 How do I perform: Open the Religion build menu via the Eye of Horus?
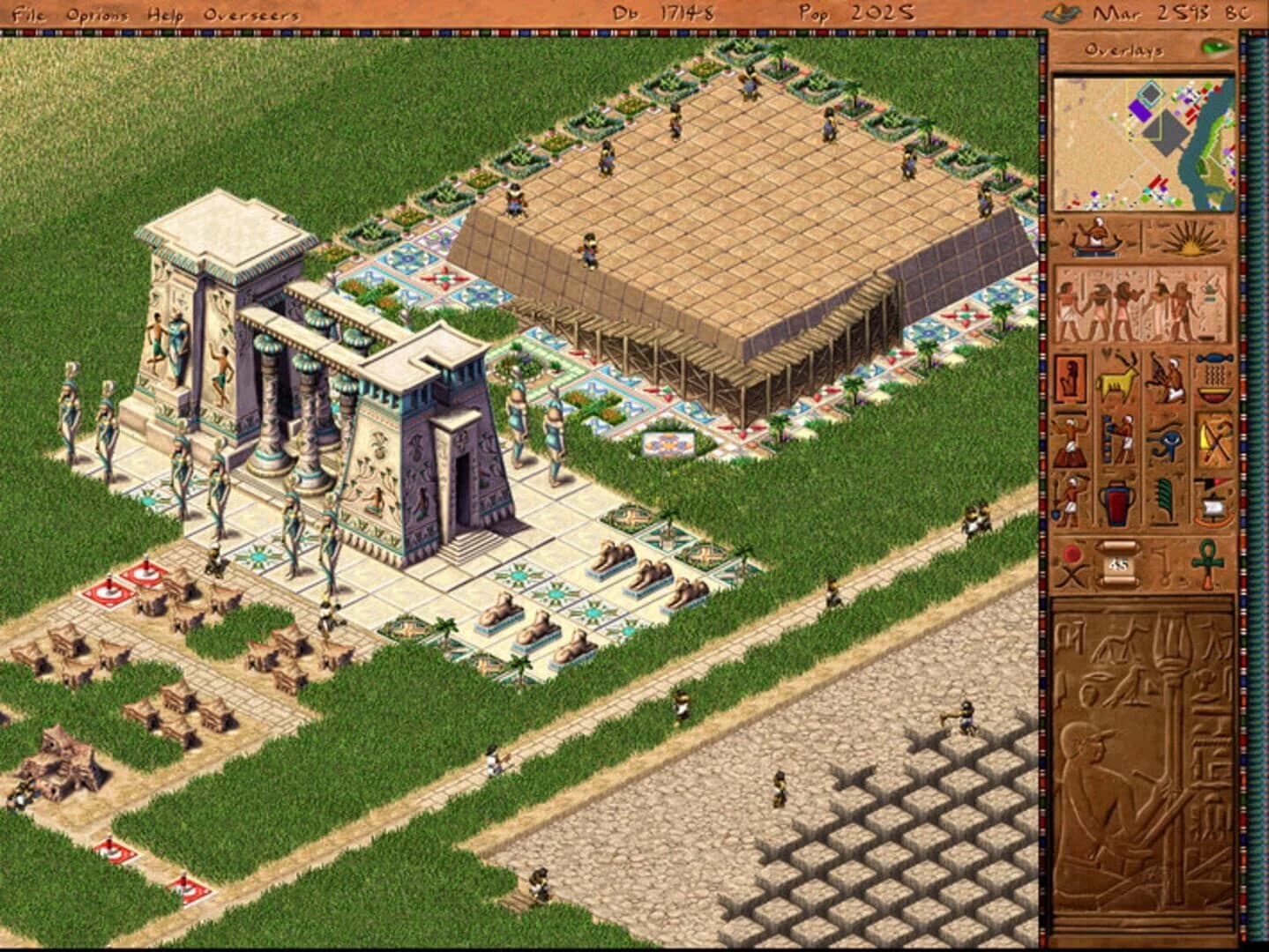pos(1166,440)
